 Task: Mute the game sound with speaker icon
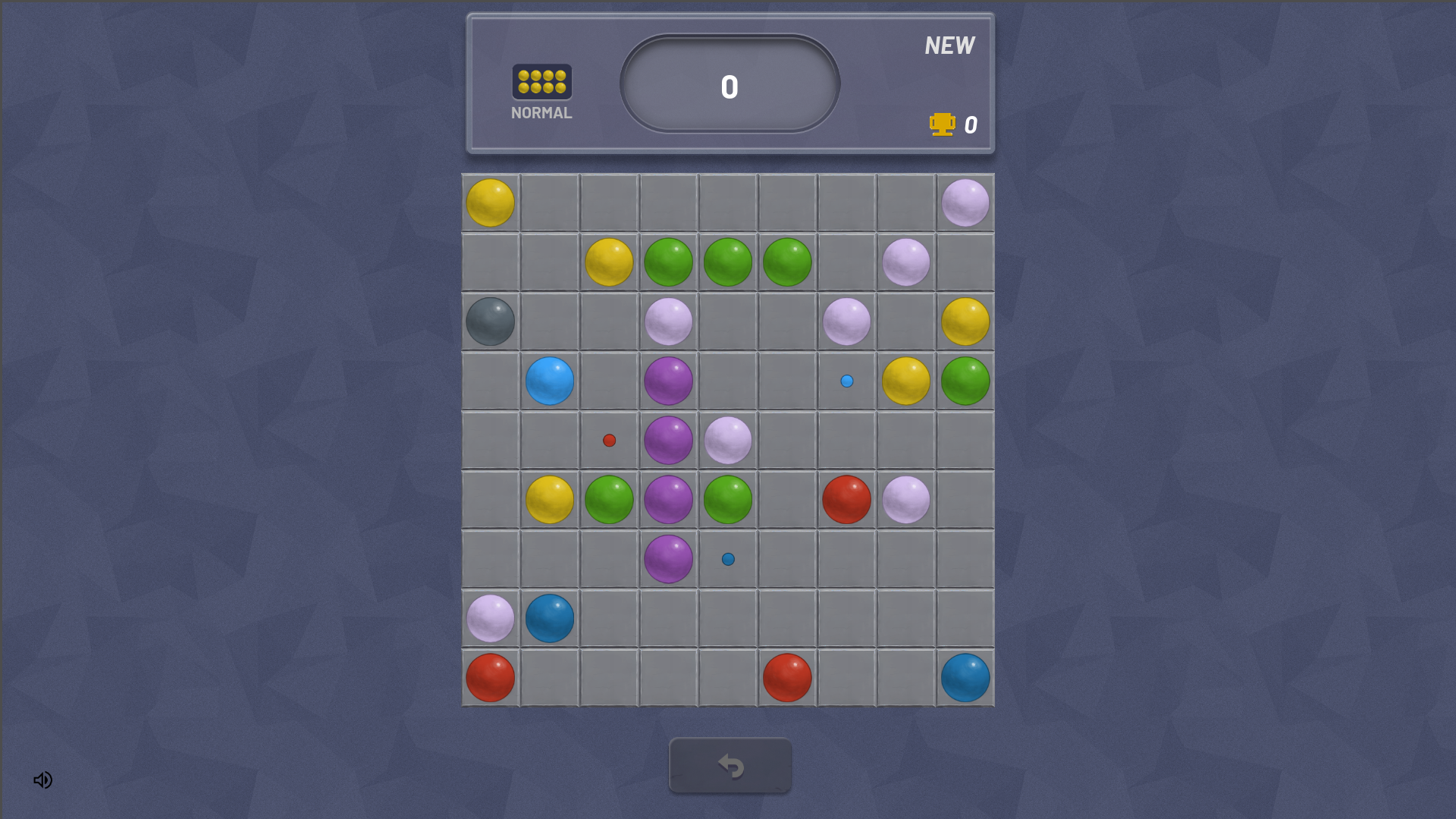[x=42, y=780]
